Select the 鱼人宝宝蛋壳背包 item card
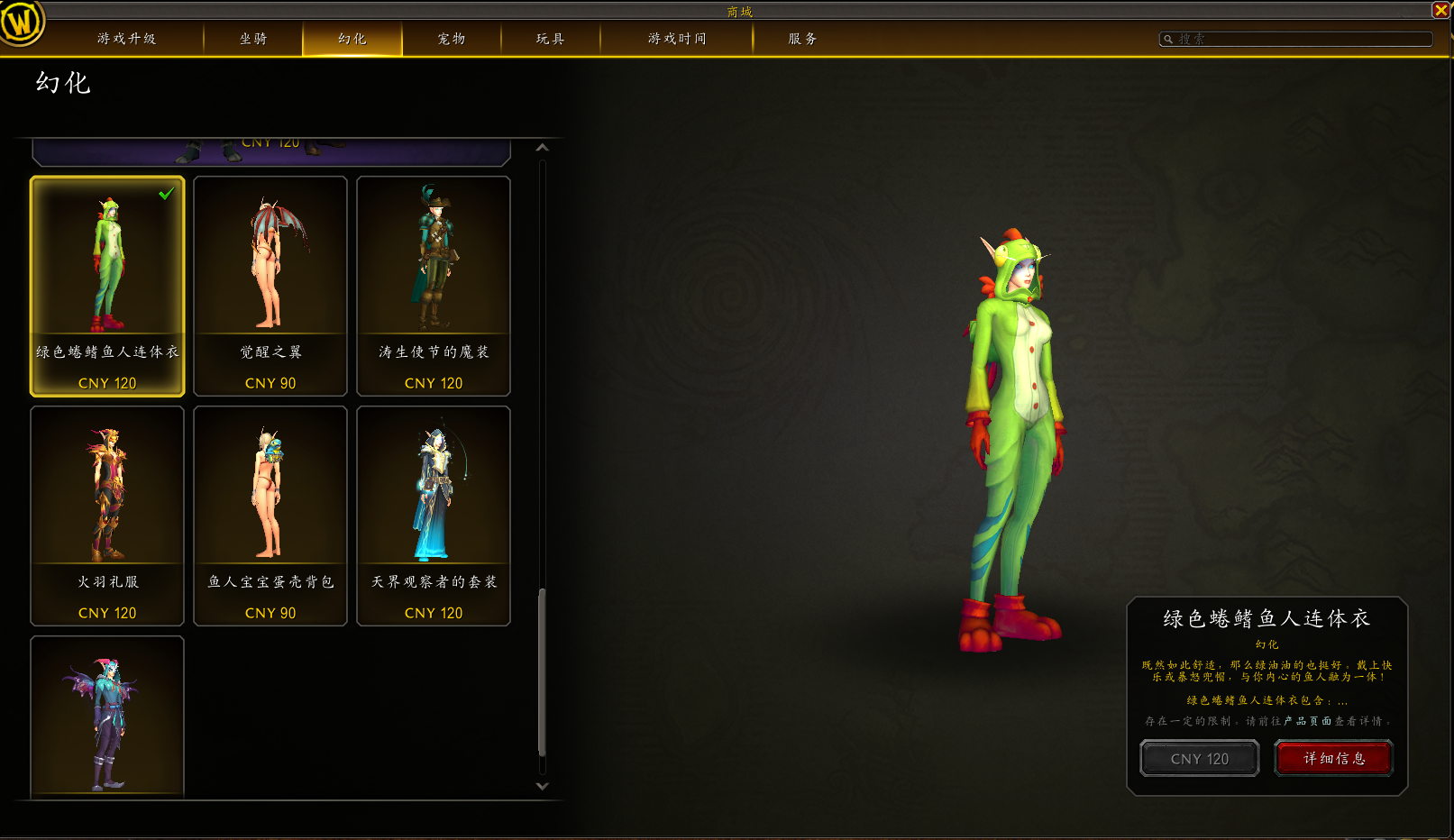Screen dimensions: 1454x840 tap(270, 516)
